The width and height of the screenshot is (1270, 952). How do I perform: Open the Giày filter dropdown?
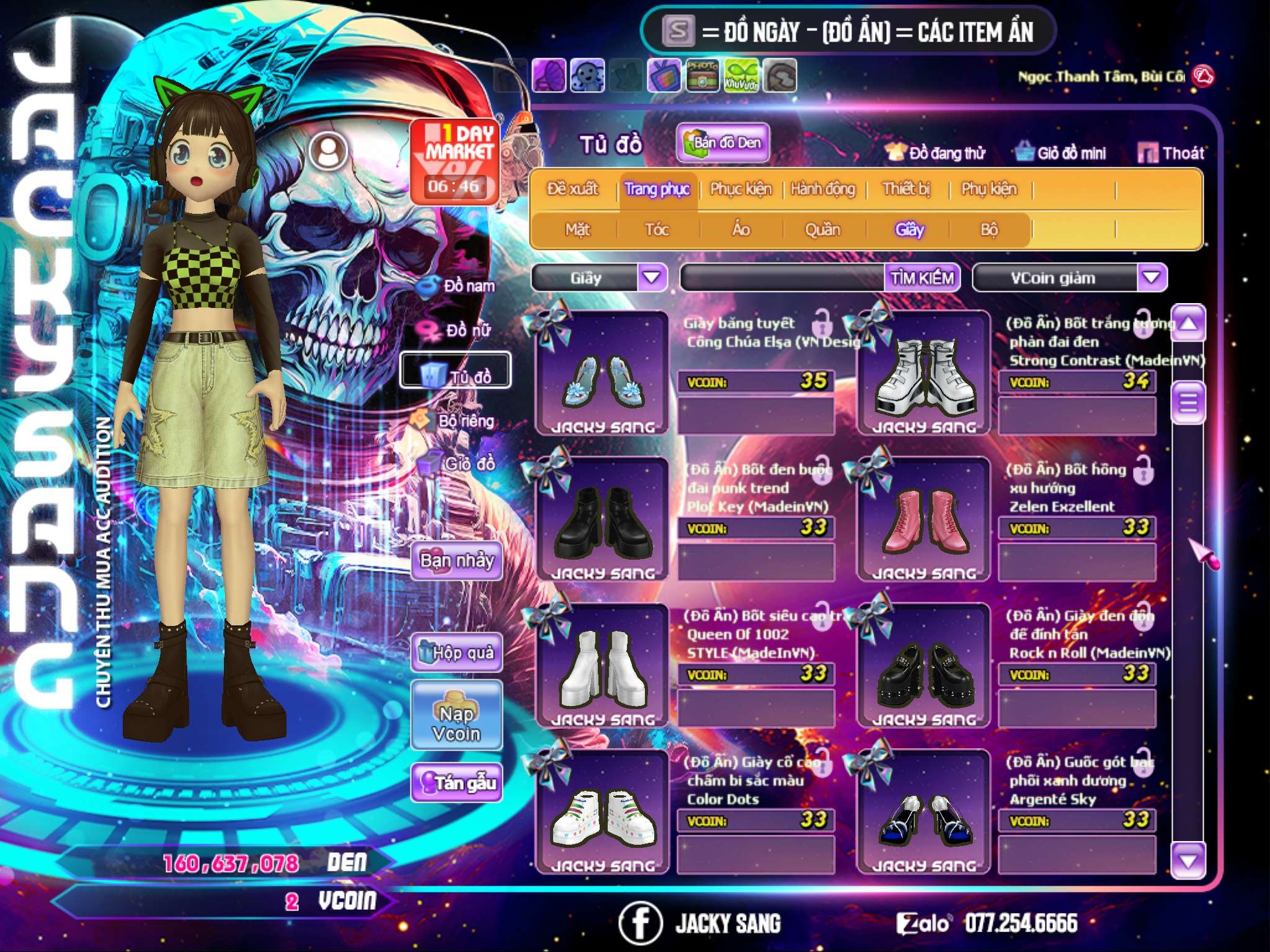(x=652, y=278)
